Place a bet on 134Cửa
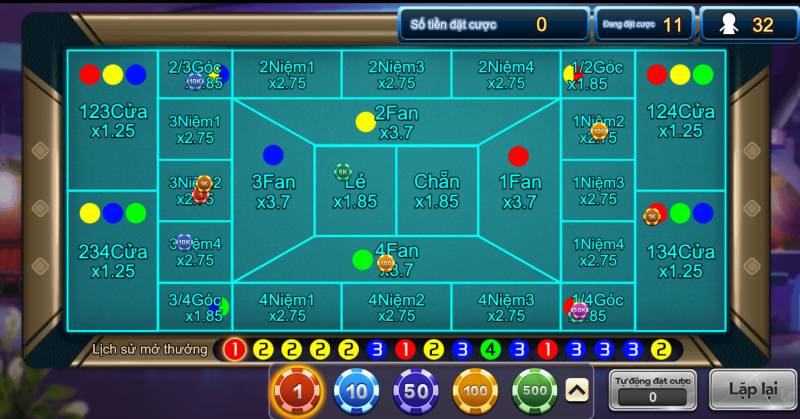Image resolution: width=800 pixels, height=419 pixels. [680, 260]
